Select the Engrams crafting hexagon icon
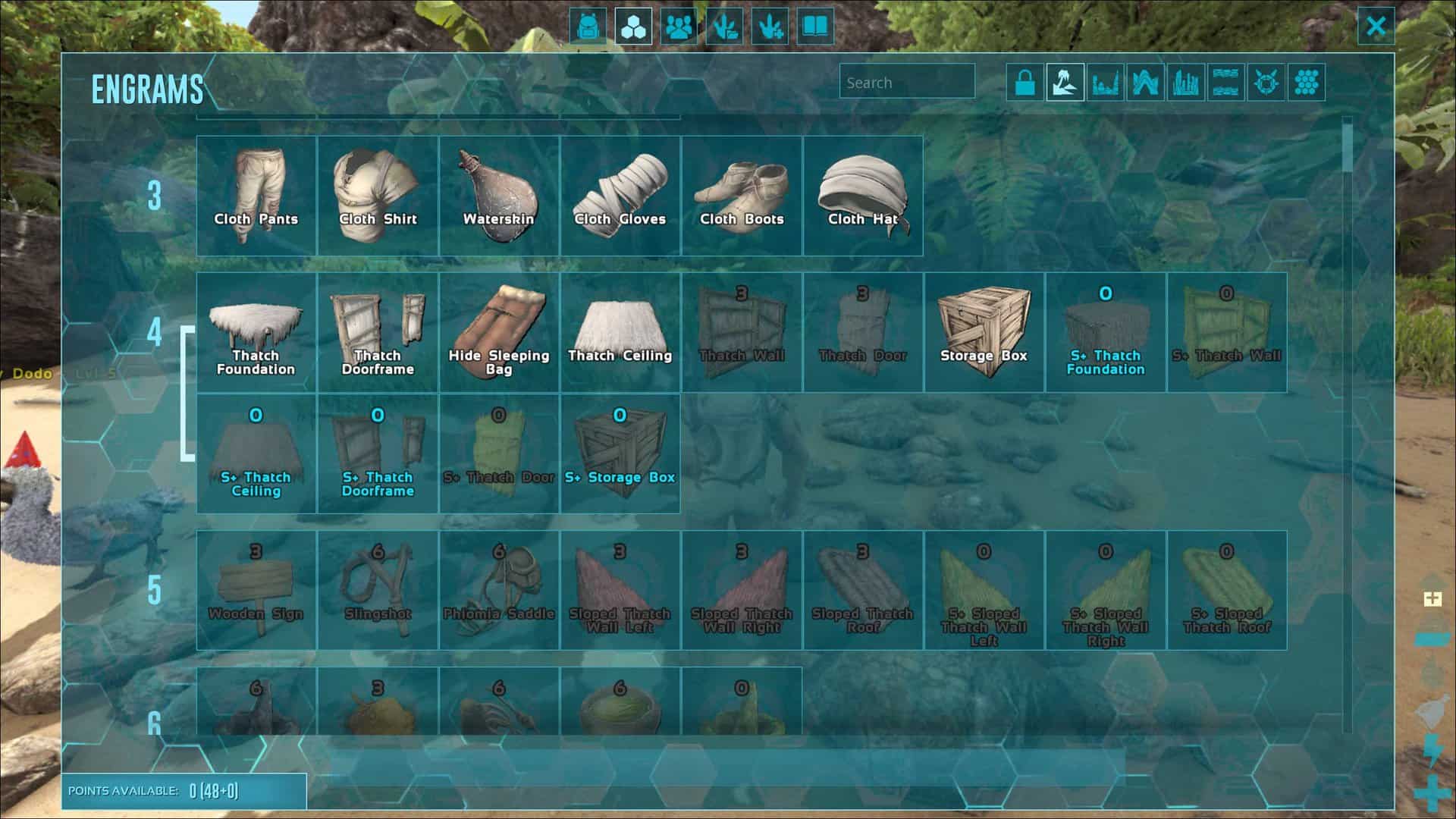Image resolution: width=1456 pixels, height=819 pixels. pyautogui.click(x=632, y=27)
